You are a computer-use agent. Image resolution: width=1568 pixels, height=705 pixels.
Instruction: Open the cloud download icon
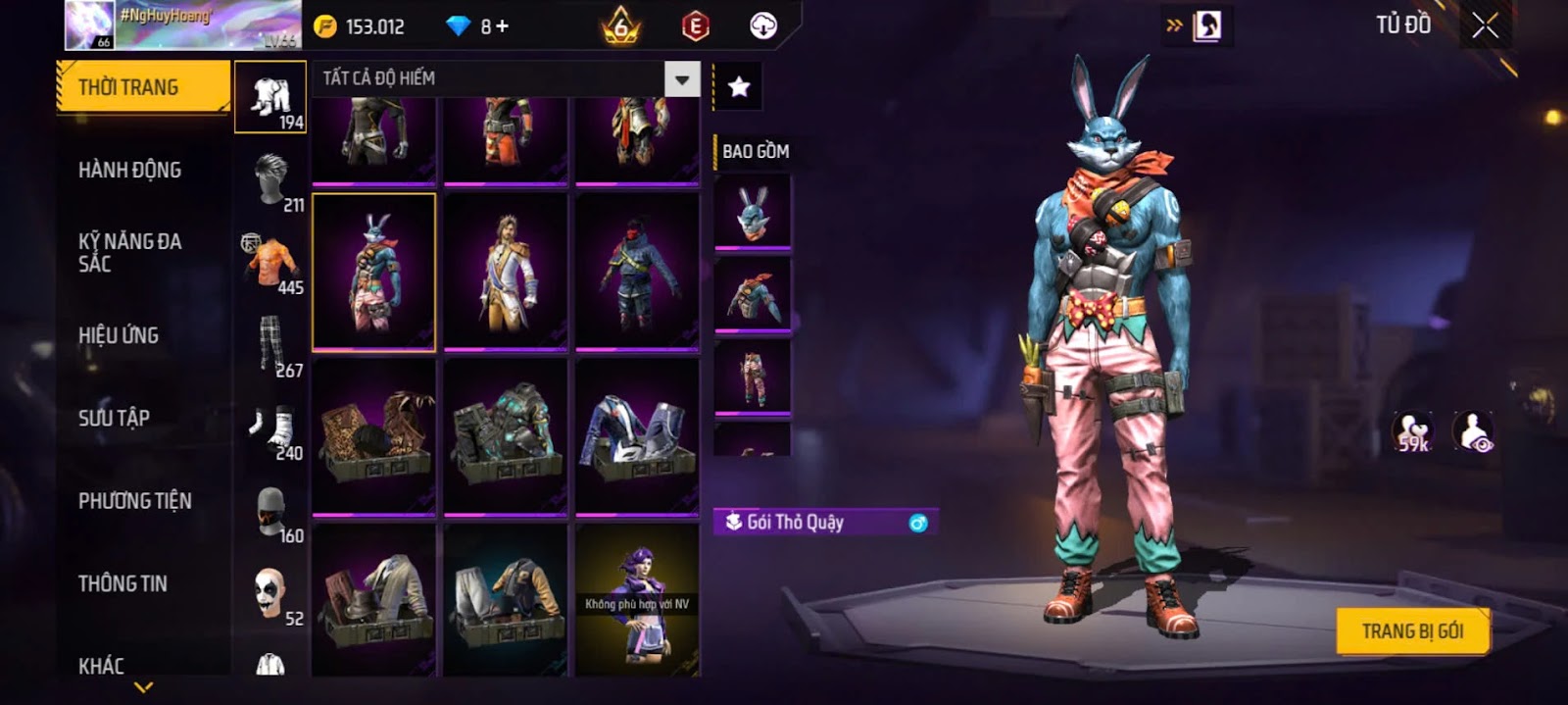763,26
